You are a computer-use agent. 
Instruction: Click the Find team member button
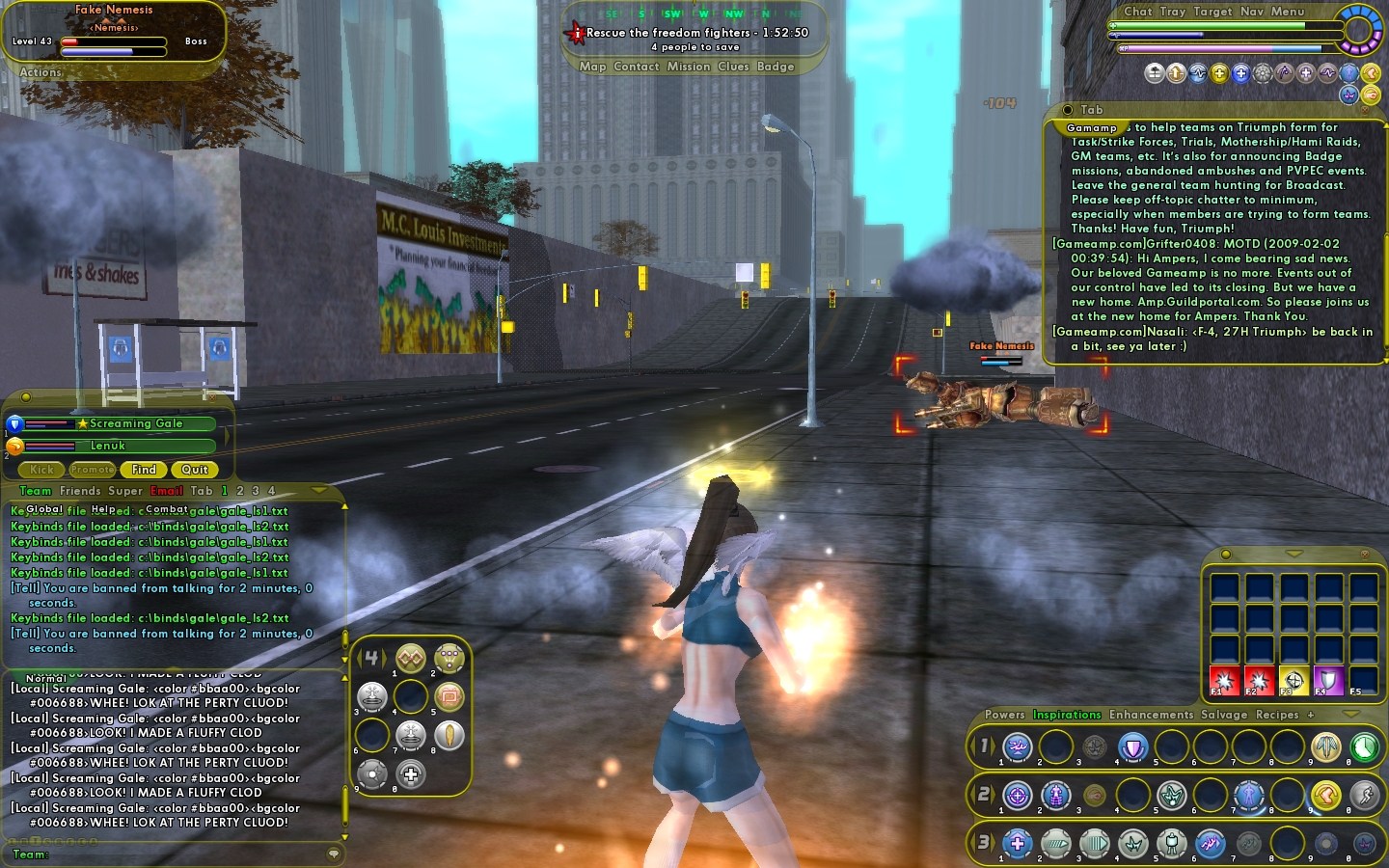[x=144, y=470]
